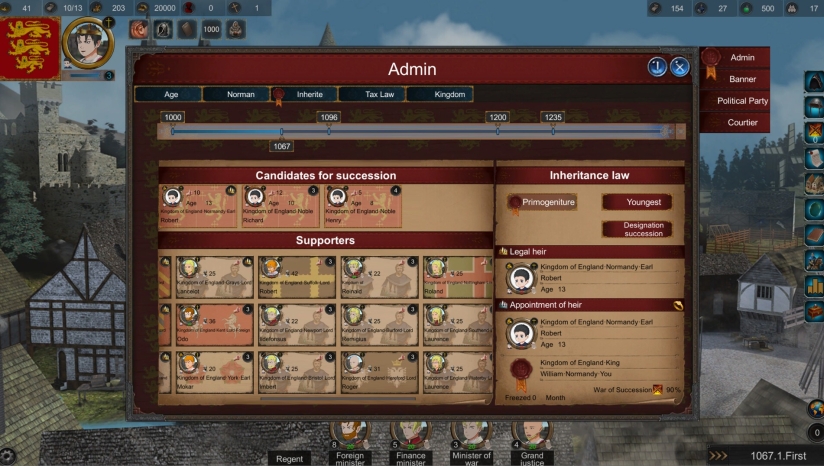Select the Youngest inheritance law

point(643,202)
